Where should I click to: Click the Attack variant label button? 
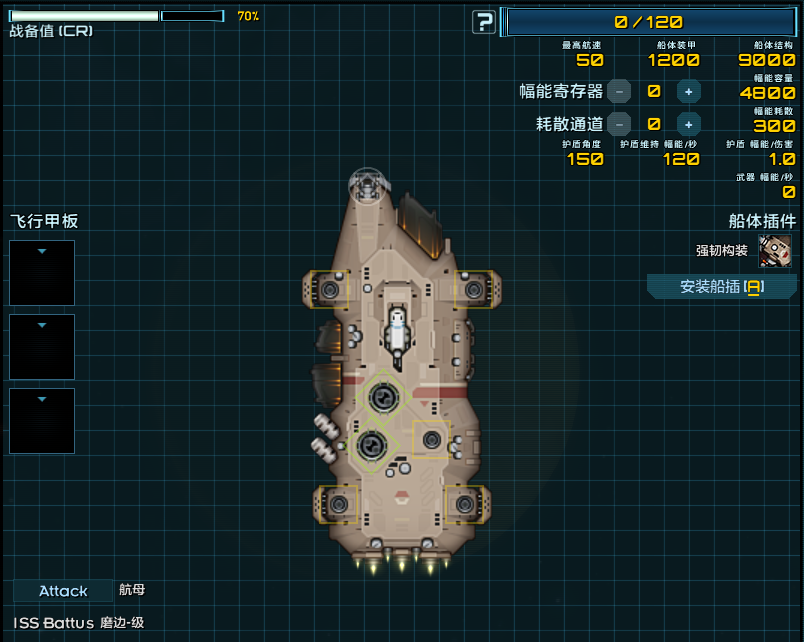click(63, 591)
